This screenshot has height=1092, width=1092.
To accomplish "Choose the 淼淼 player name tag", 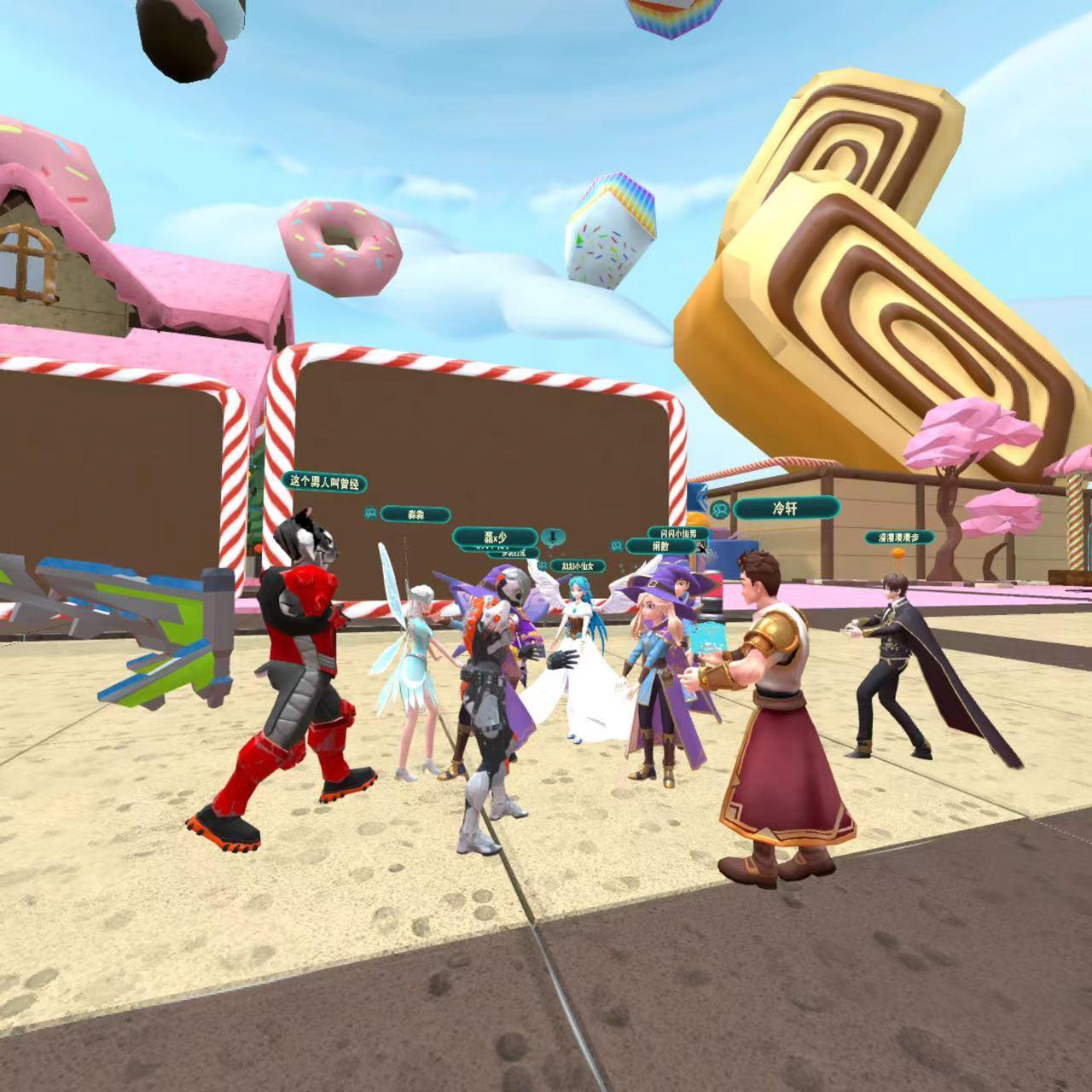I will (415, 514).
